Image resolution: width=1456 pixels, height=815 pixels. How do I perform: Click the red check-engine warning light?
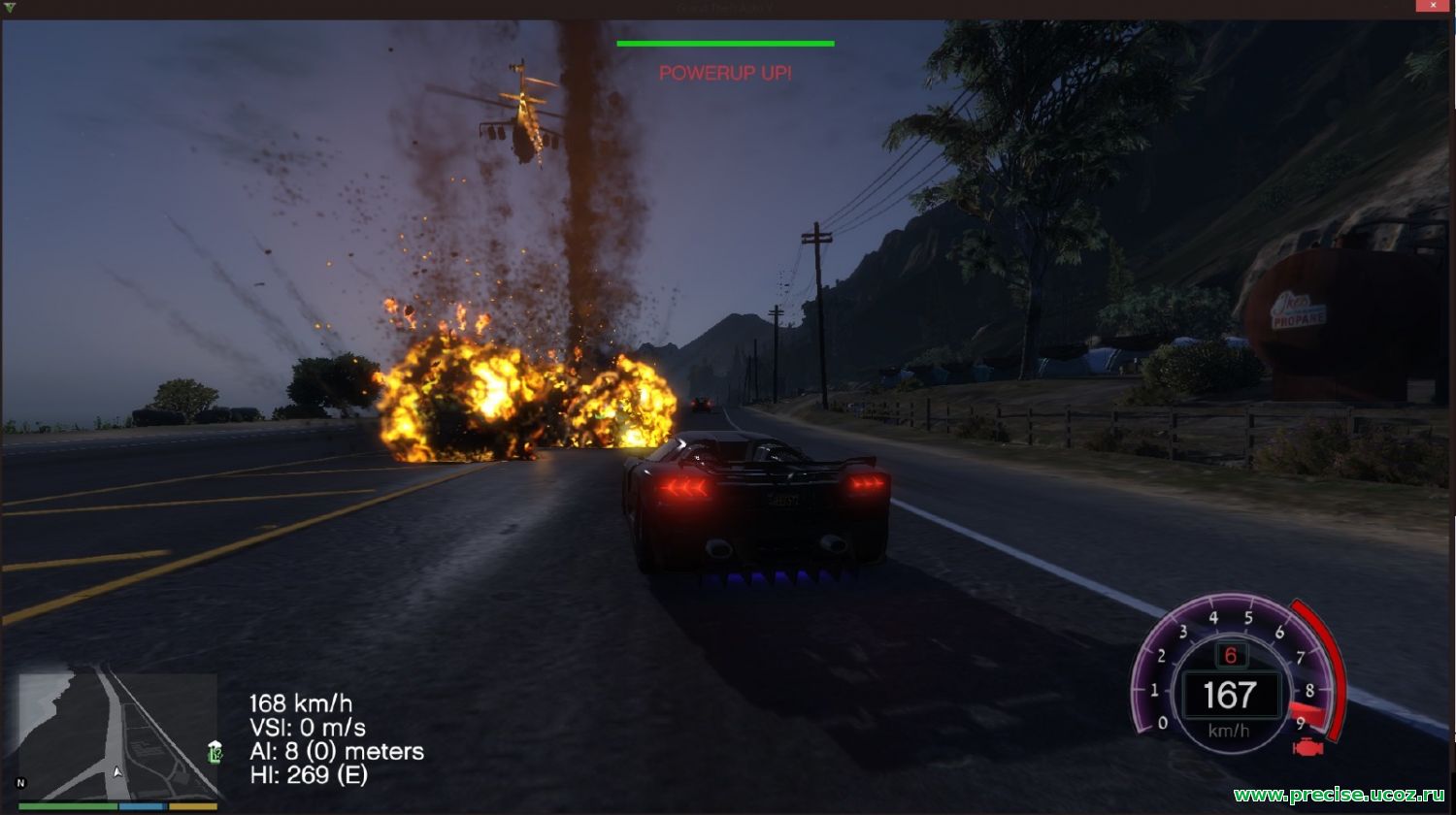tap(1308, 747)
